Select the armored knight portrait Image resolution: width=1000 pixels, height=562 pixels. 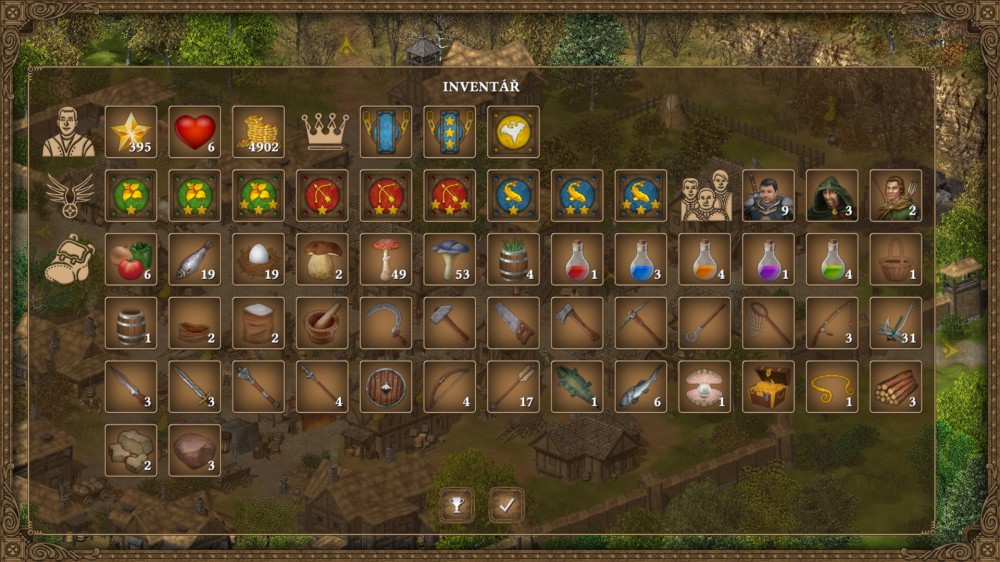(x=769, y=196)
